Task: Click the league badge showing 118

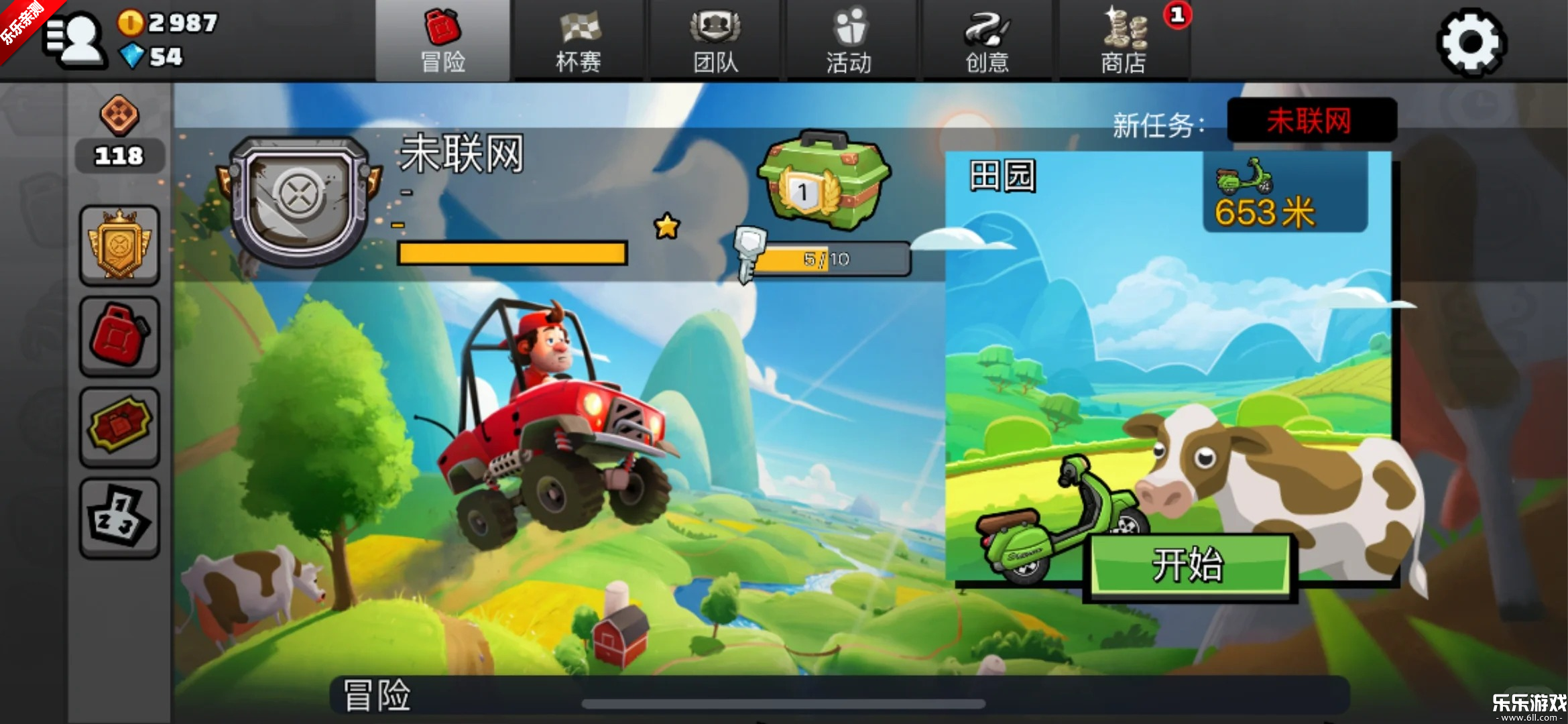Action: click(x=119, y=134)
